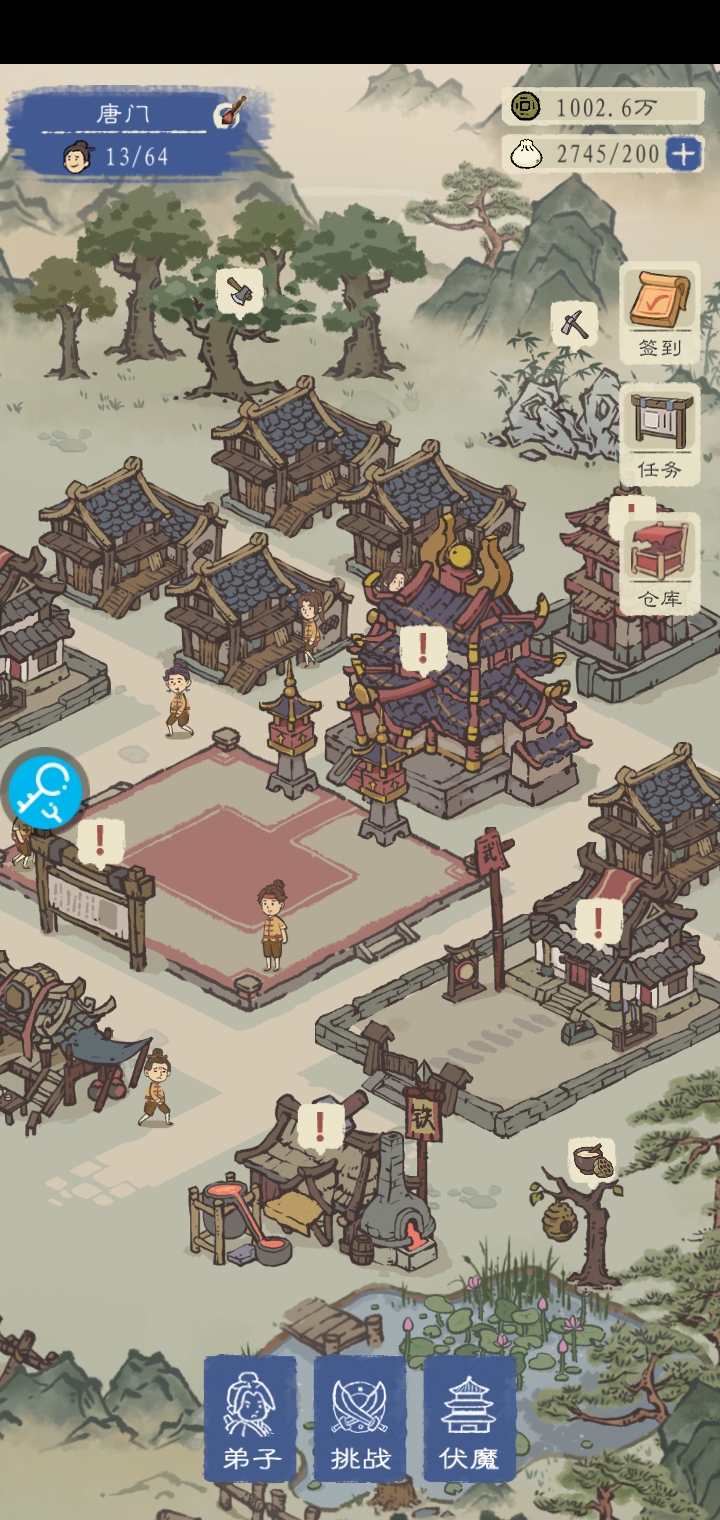Collect the axe woodcutting bubble
720x1520 pixels.
coord(239,292)
